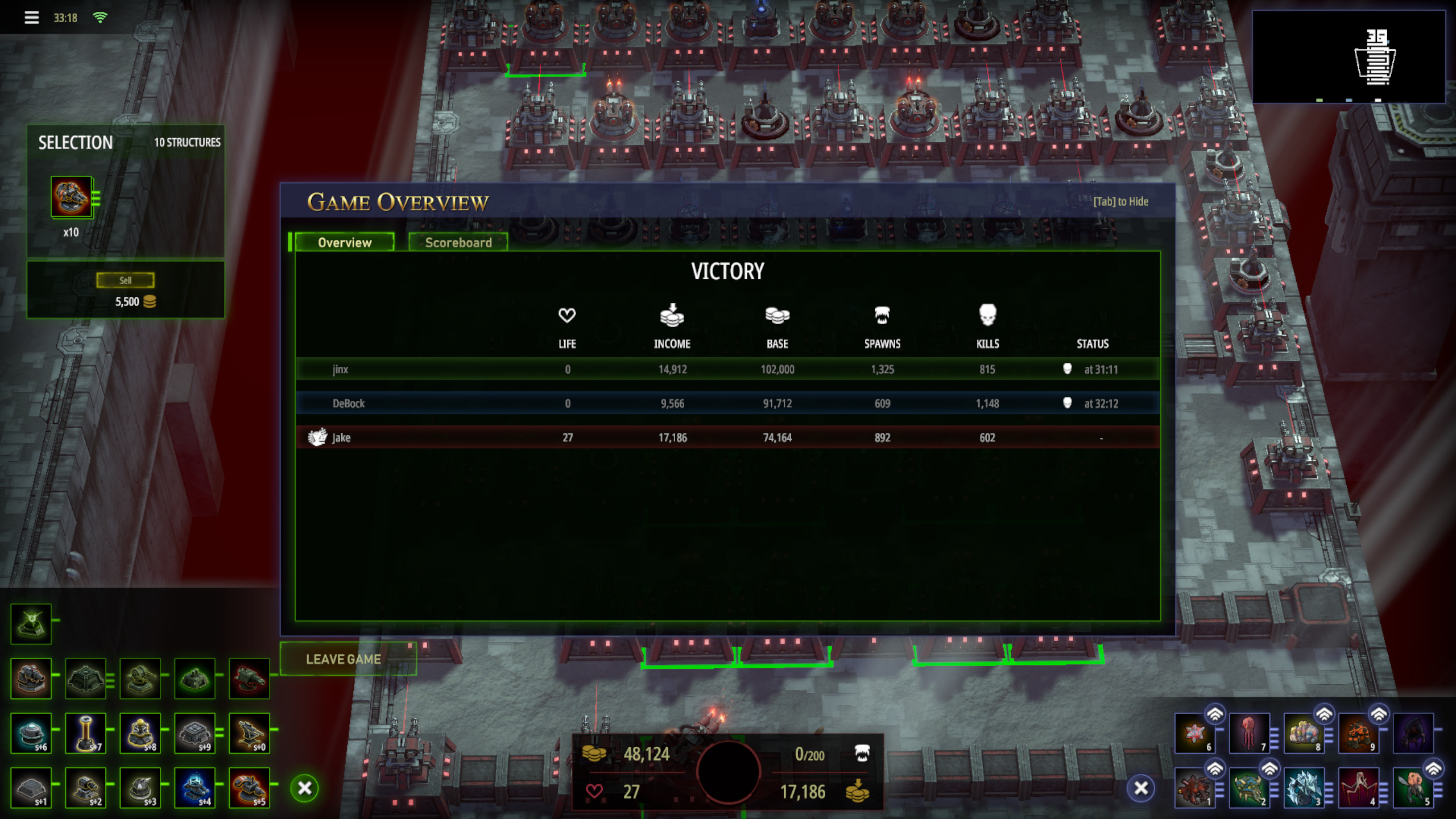Switch to the Scoreboard tab
The width and height of the screenshot is (1456, 819).
tap(458, 243)
